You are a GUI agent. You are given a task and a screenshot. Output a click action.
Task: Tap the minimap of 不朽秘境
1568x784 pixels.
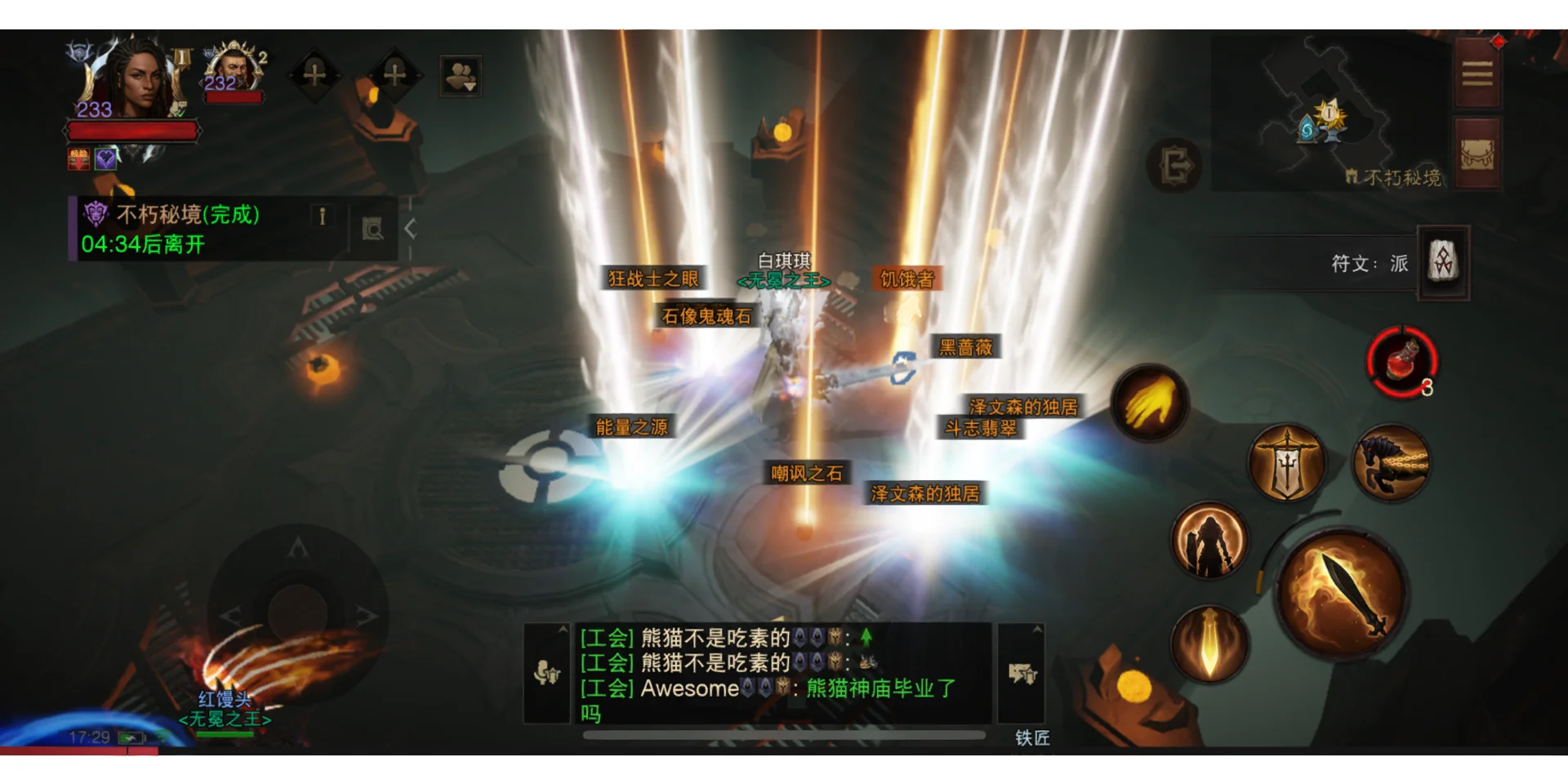coord(1330,114)
